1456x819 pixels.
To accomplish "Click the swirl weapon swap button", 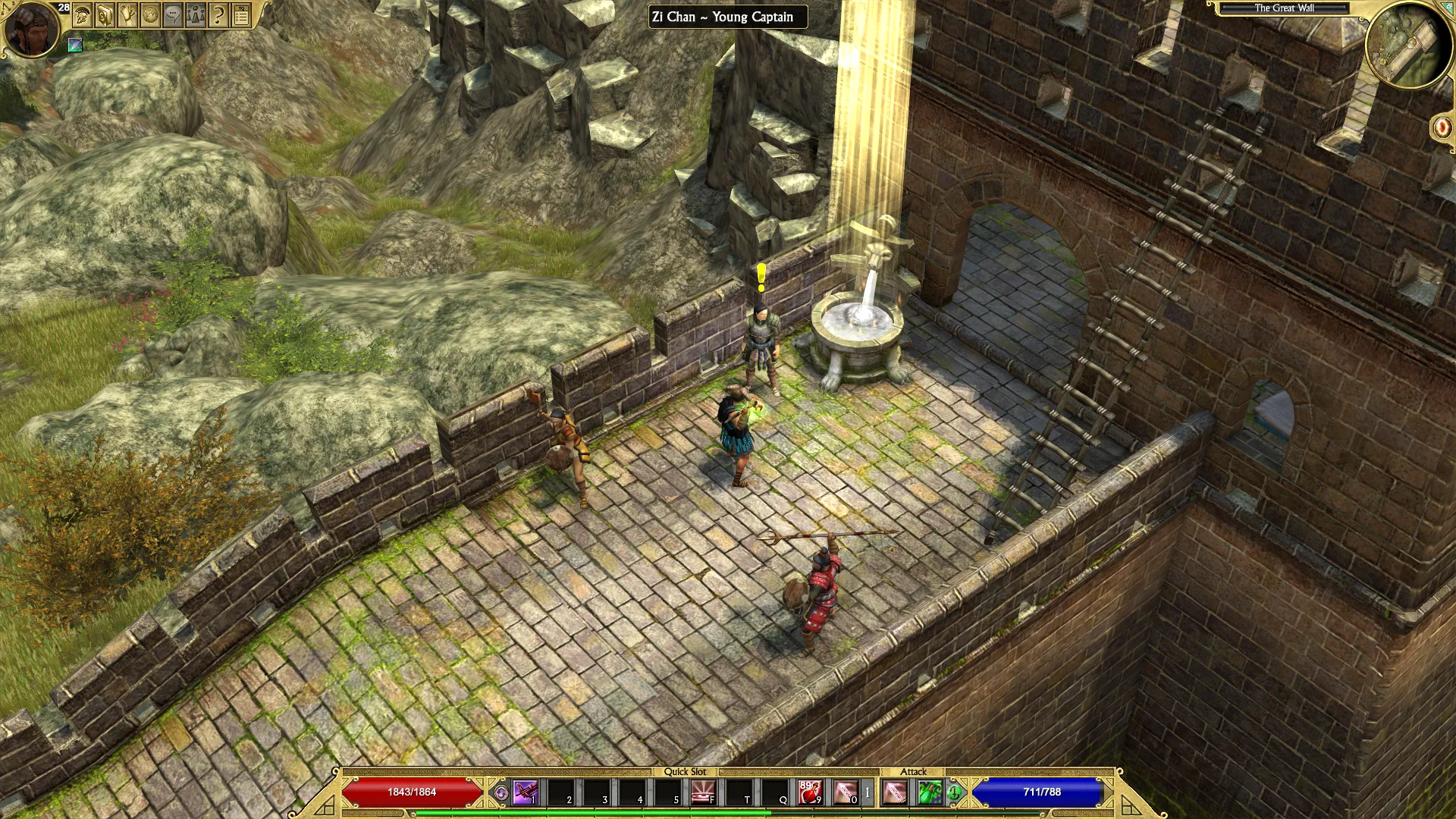I will [501, 793].
